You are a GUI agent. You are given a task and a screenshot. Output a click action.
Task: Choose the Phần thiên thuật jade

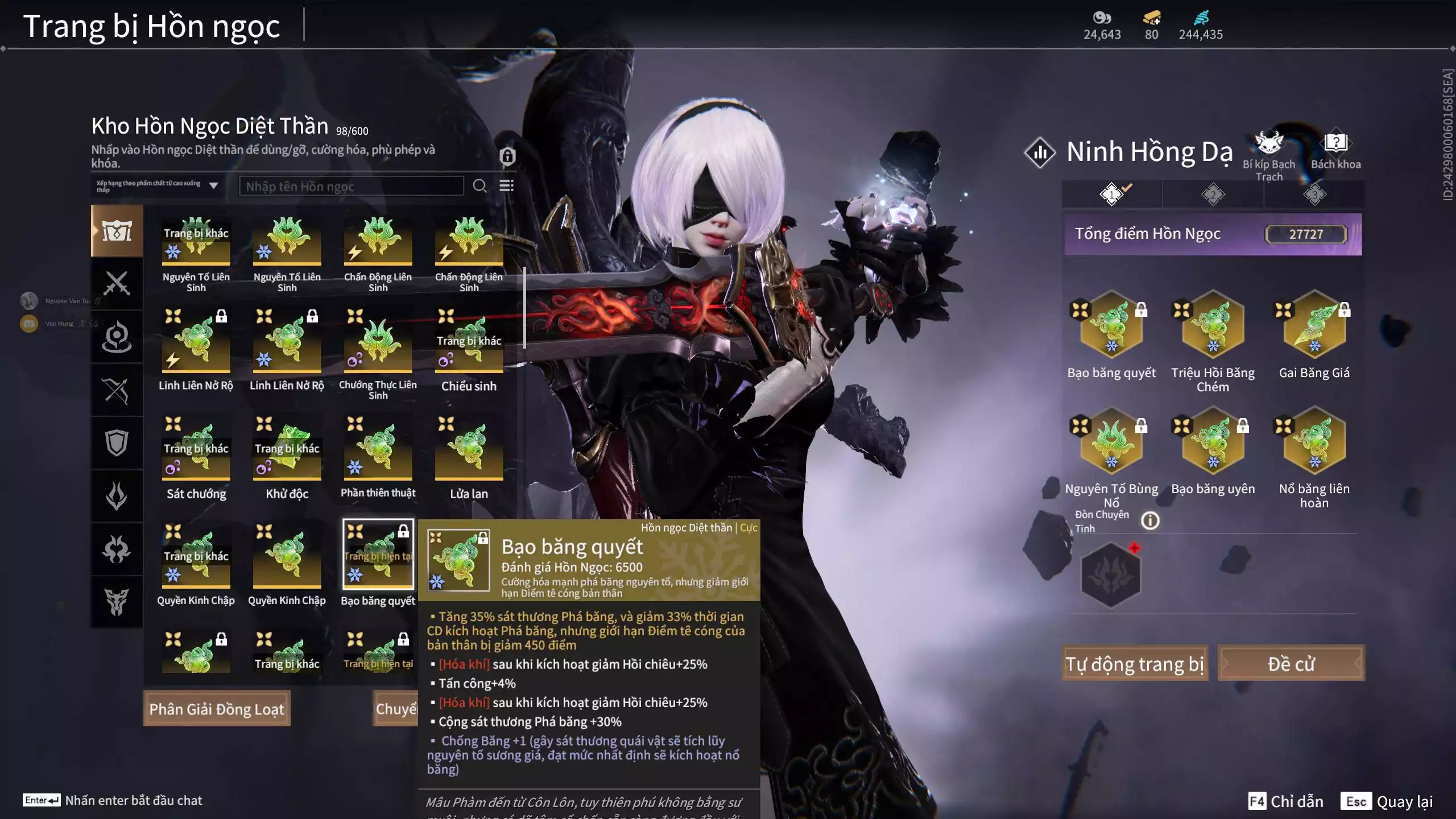pos(378,449)
